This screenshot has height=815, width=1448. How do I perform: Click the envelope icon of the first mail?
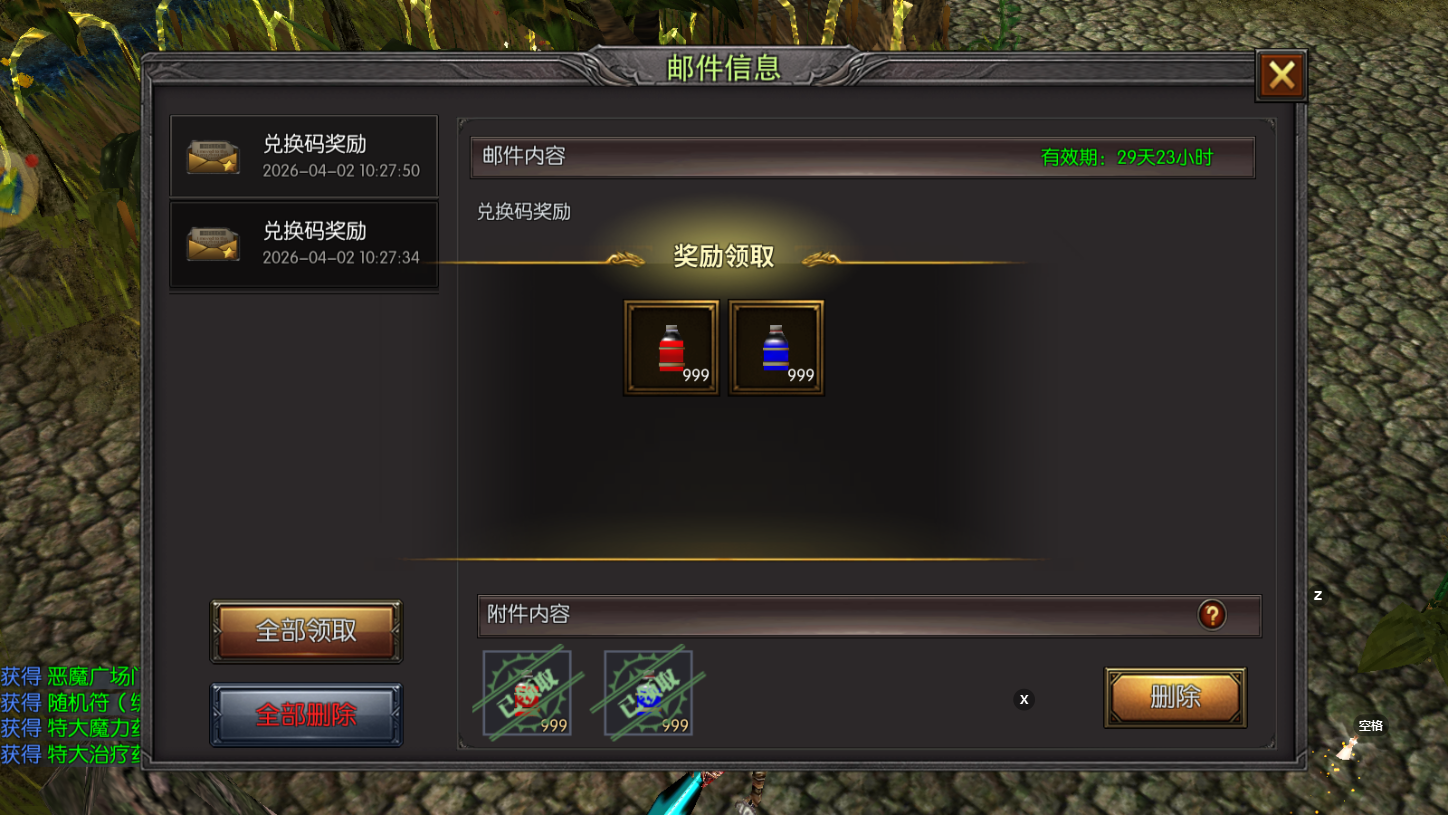213,155
